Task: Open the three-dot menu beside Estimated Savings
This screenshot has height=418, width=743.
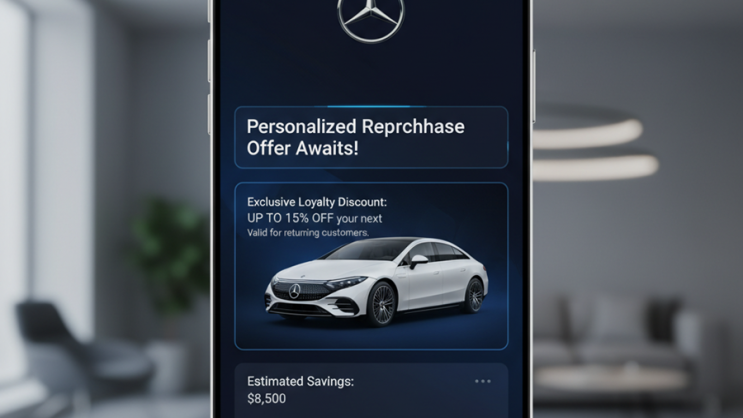Action: click(x=483, y=381)
